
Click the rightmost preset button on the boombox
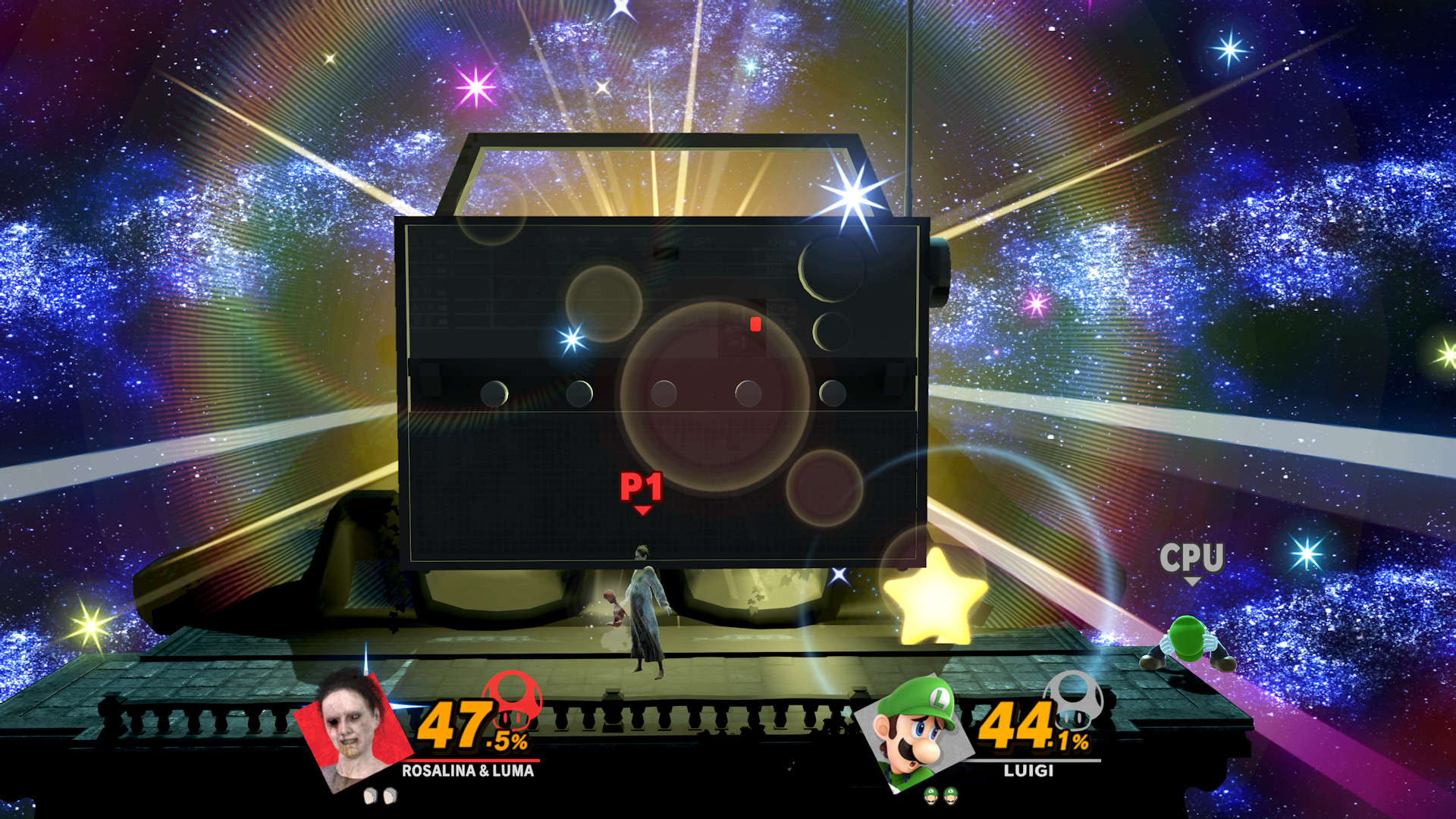(832, 394)
